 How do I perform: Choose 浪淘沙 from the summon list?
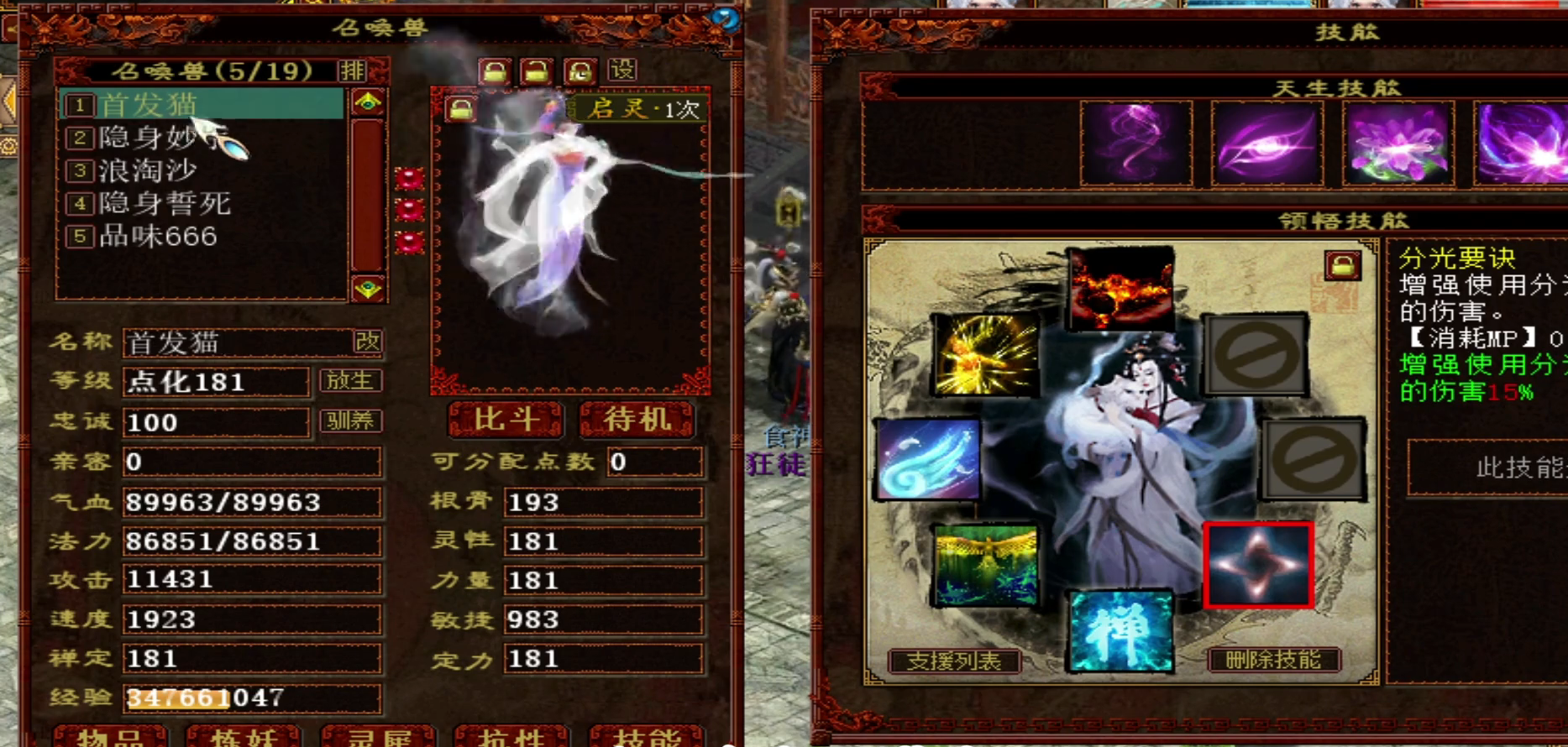(x=148, y=170)
